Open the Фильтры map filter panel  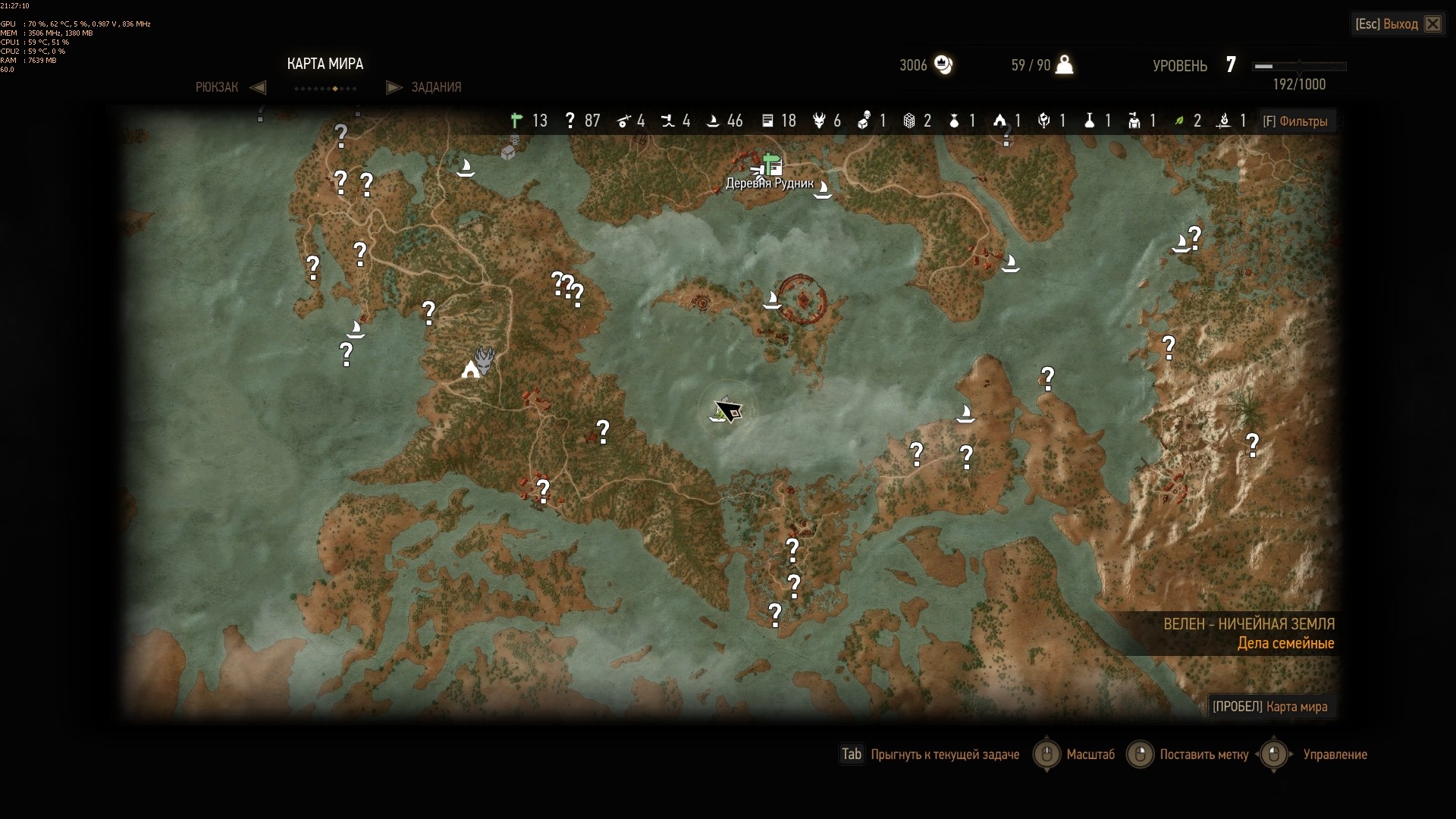[1295, 121]
